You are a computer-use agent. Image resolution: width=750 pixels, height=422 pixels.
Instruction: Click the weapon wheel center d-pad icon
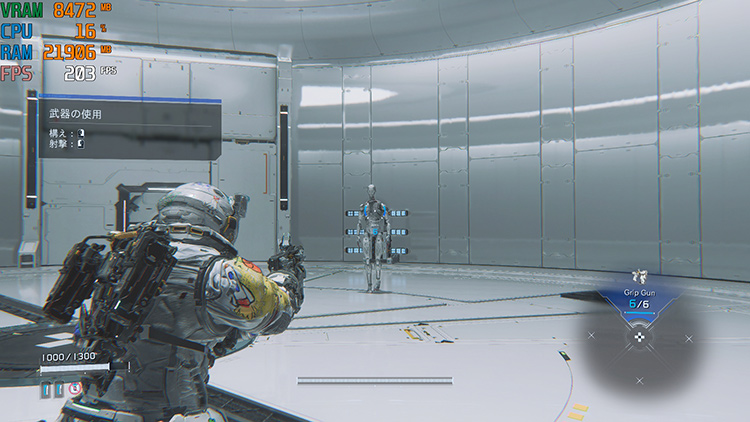pos(641,337)
